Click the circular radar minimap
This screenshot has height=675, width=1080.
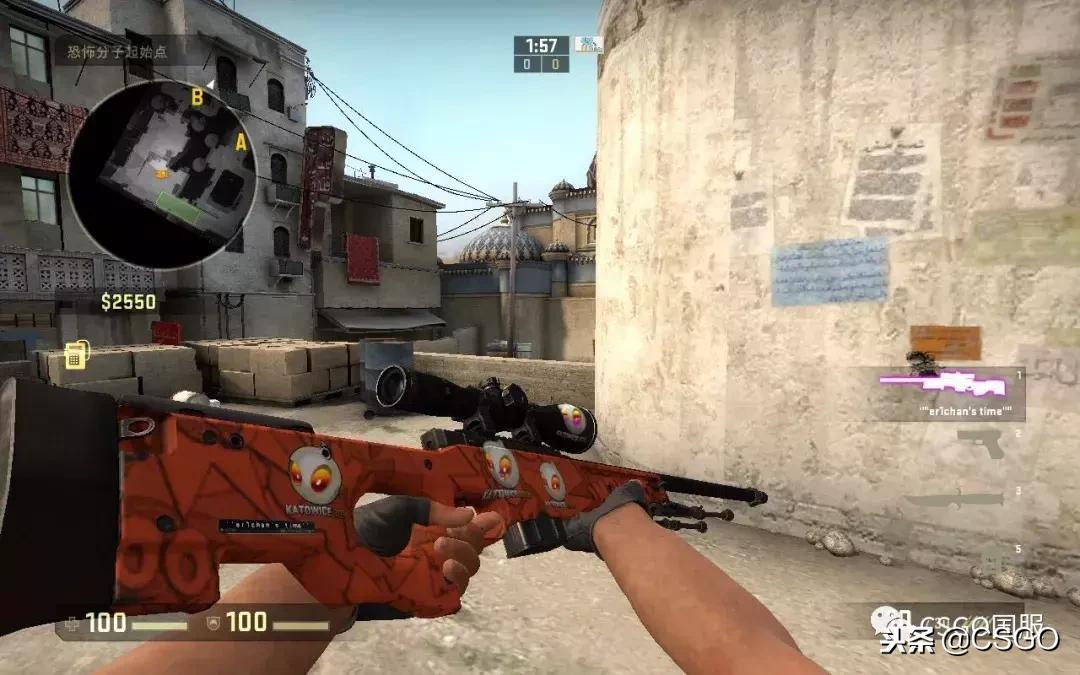(162, 175)
